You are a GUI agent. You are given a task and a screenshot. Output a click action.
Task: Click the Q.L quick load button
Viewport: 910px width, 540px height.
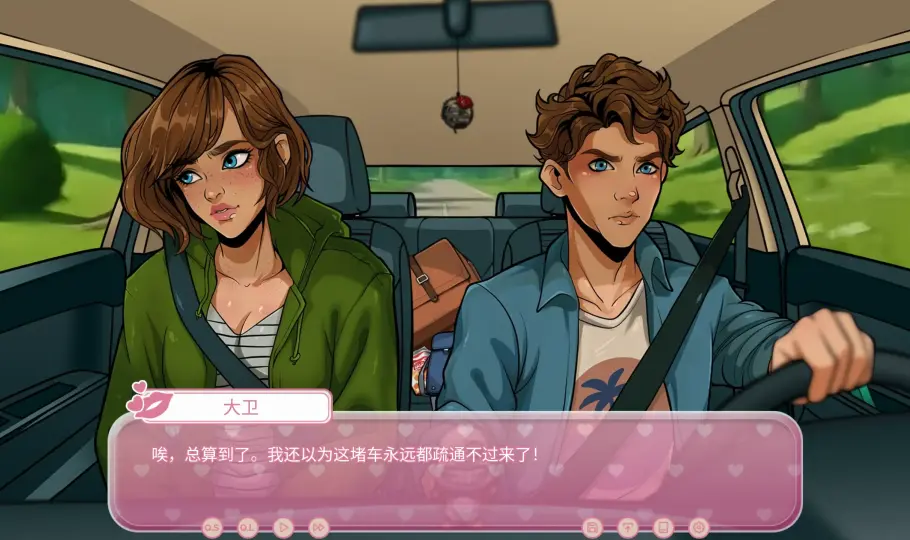click(247, 526)
